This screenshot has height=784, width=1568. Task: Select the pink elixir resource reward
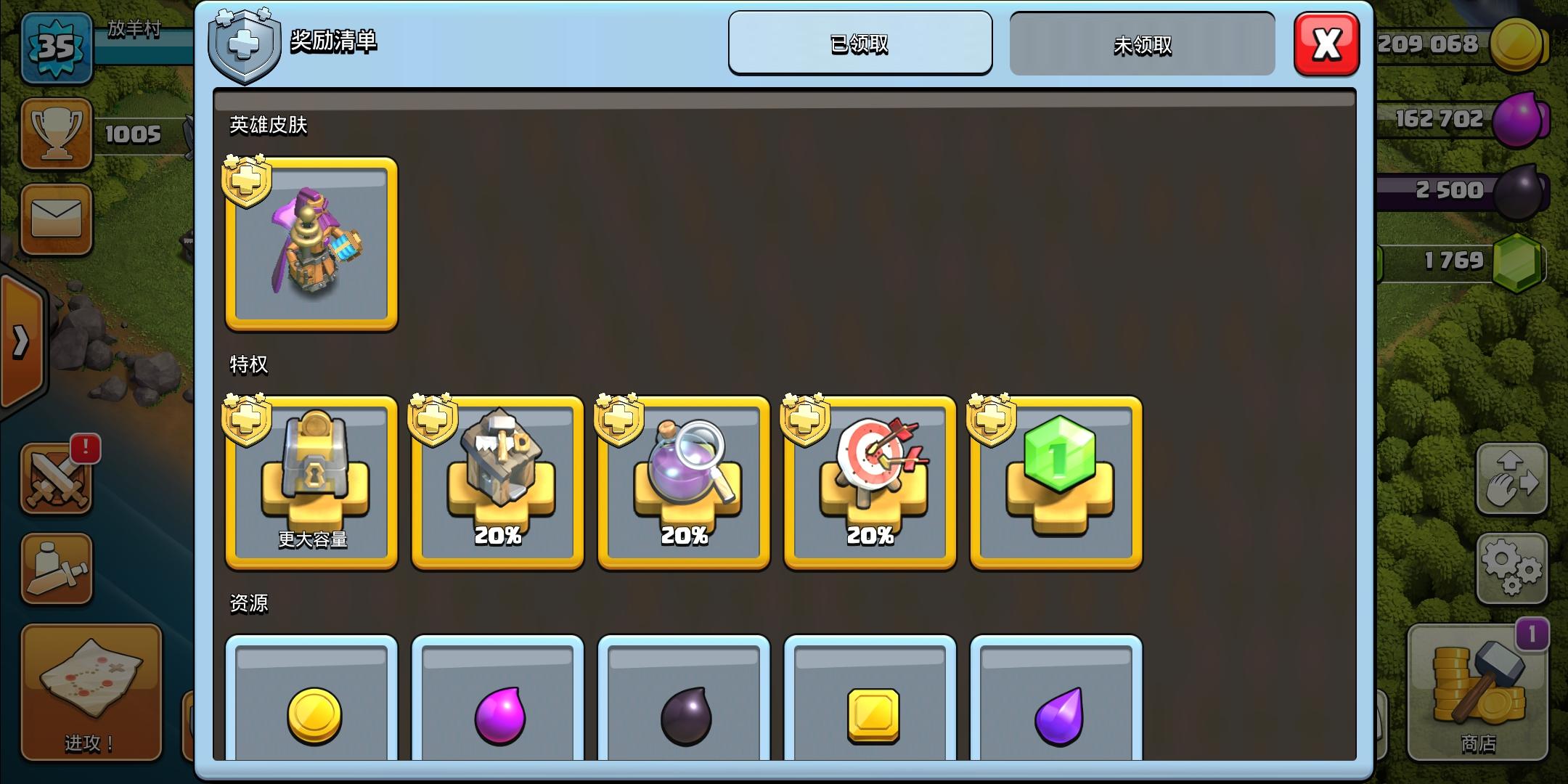(x=497, y=715)
